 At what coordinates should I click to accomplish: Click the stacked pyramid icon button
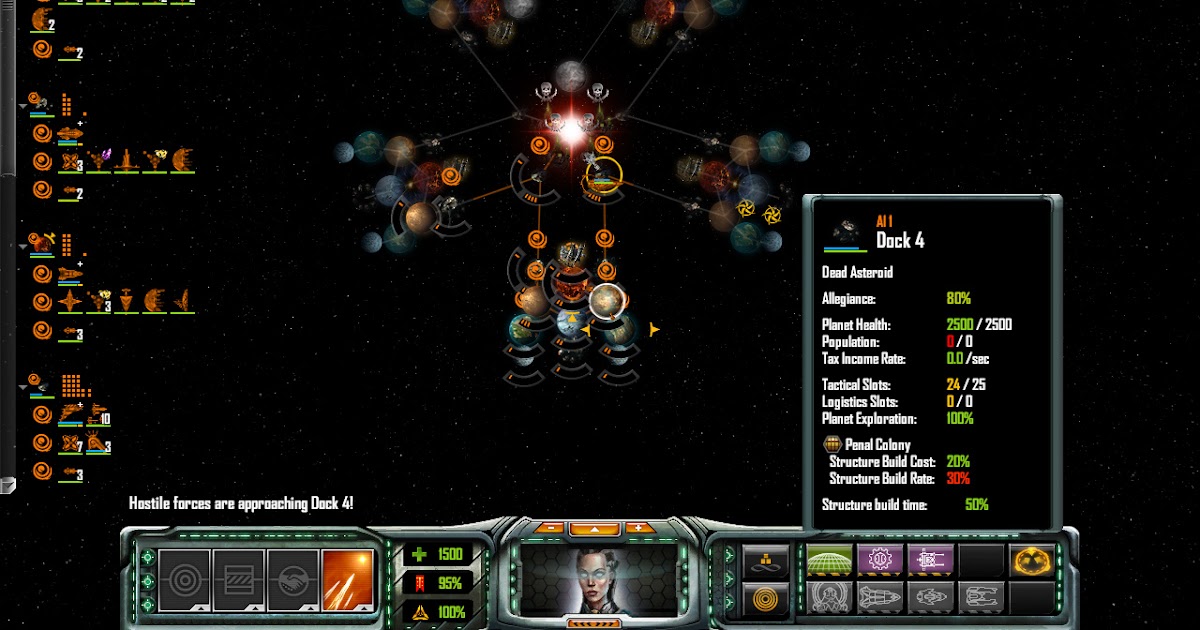tap(766, 561)
